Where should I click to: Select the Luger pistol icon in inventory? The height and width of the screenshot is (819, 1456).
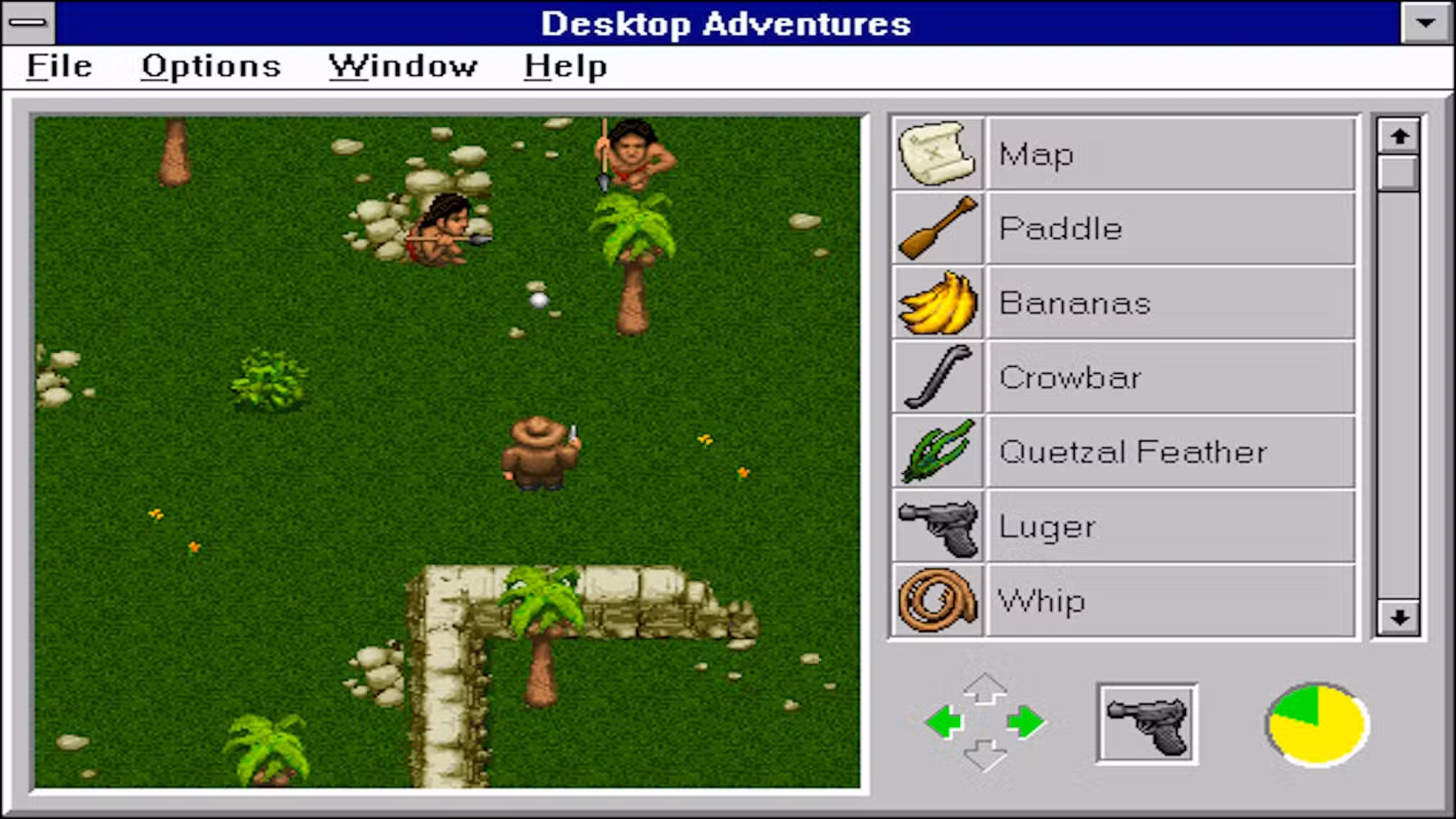[x=937, y=525]
